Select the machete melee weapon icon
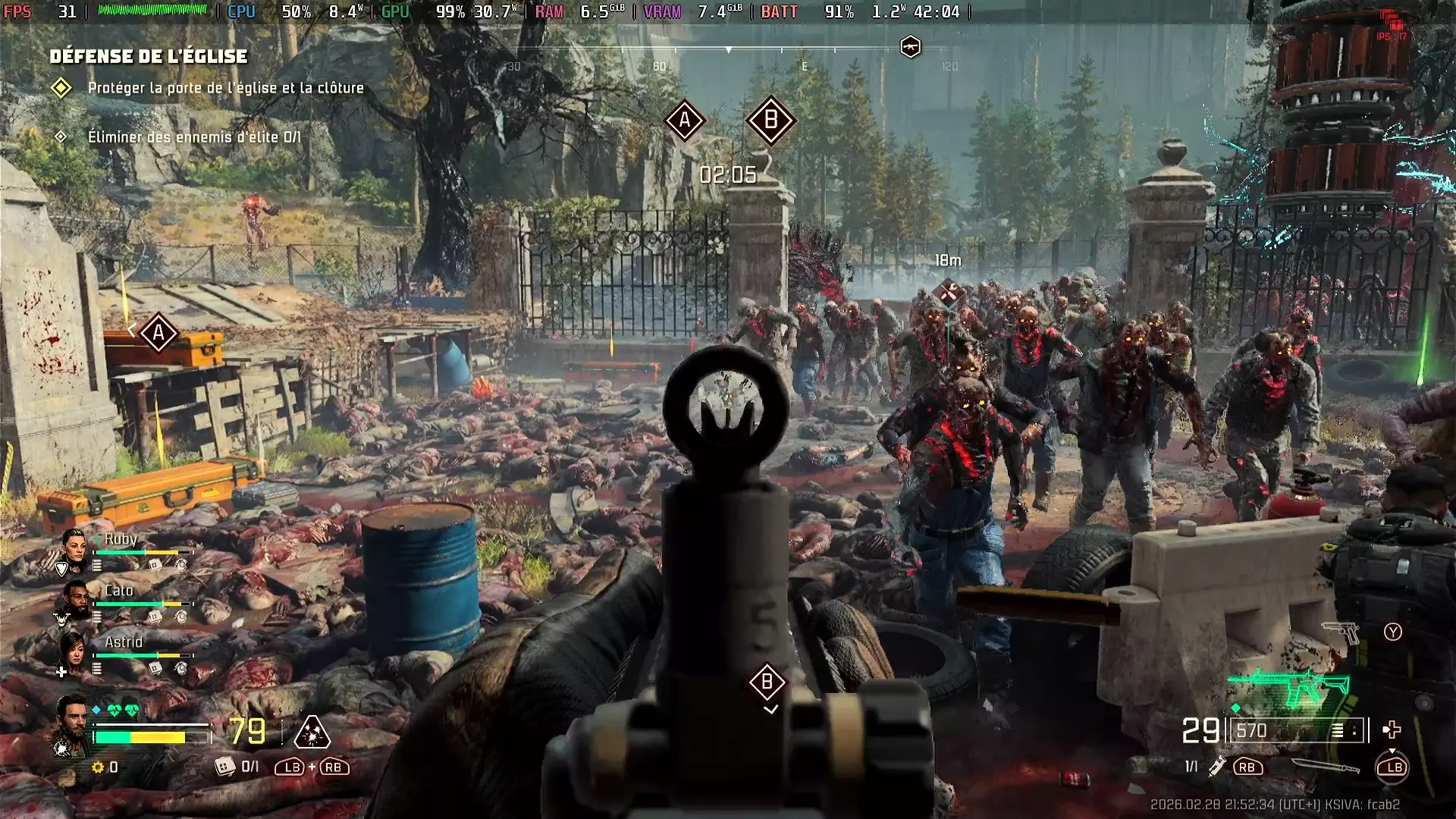Viewport: 1456px width, 819px height. click(1323, 767)
